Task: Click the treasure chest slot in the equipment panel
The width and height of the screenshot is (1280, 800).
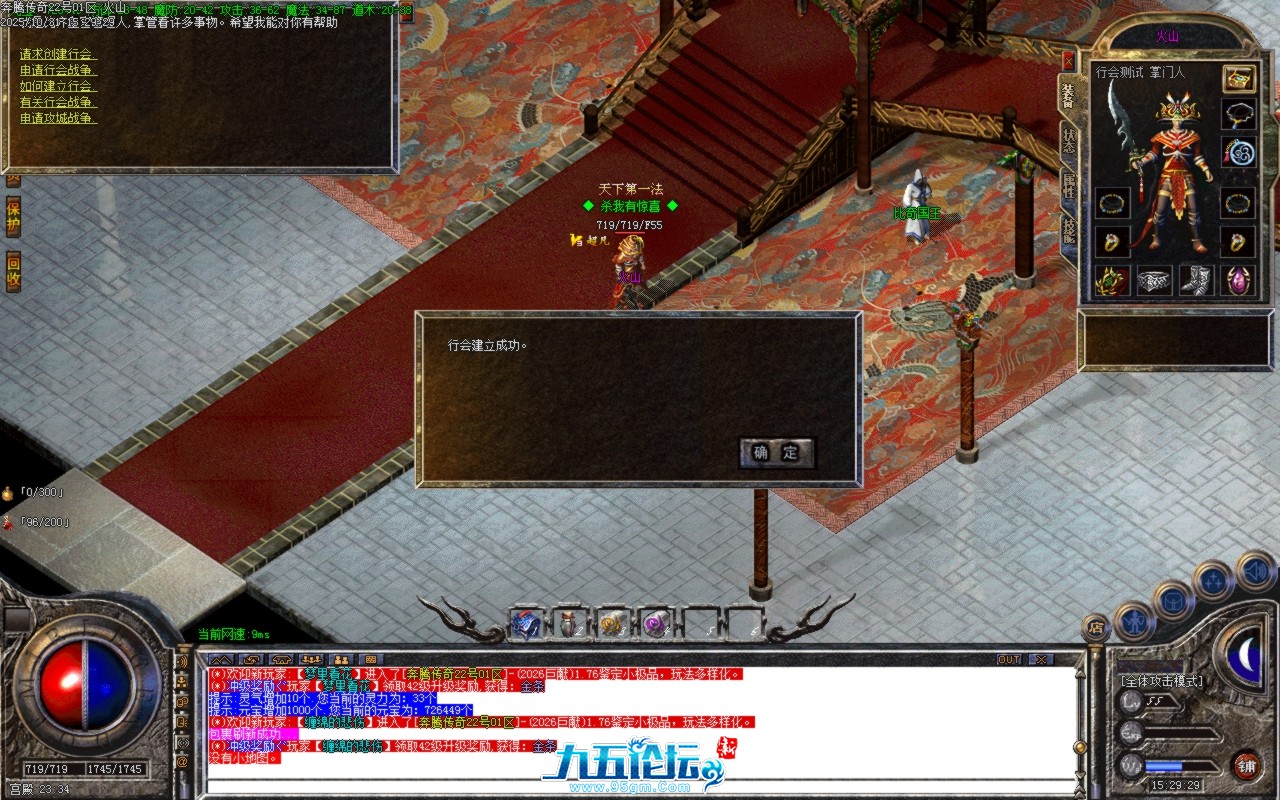Action: point(1237,80)
